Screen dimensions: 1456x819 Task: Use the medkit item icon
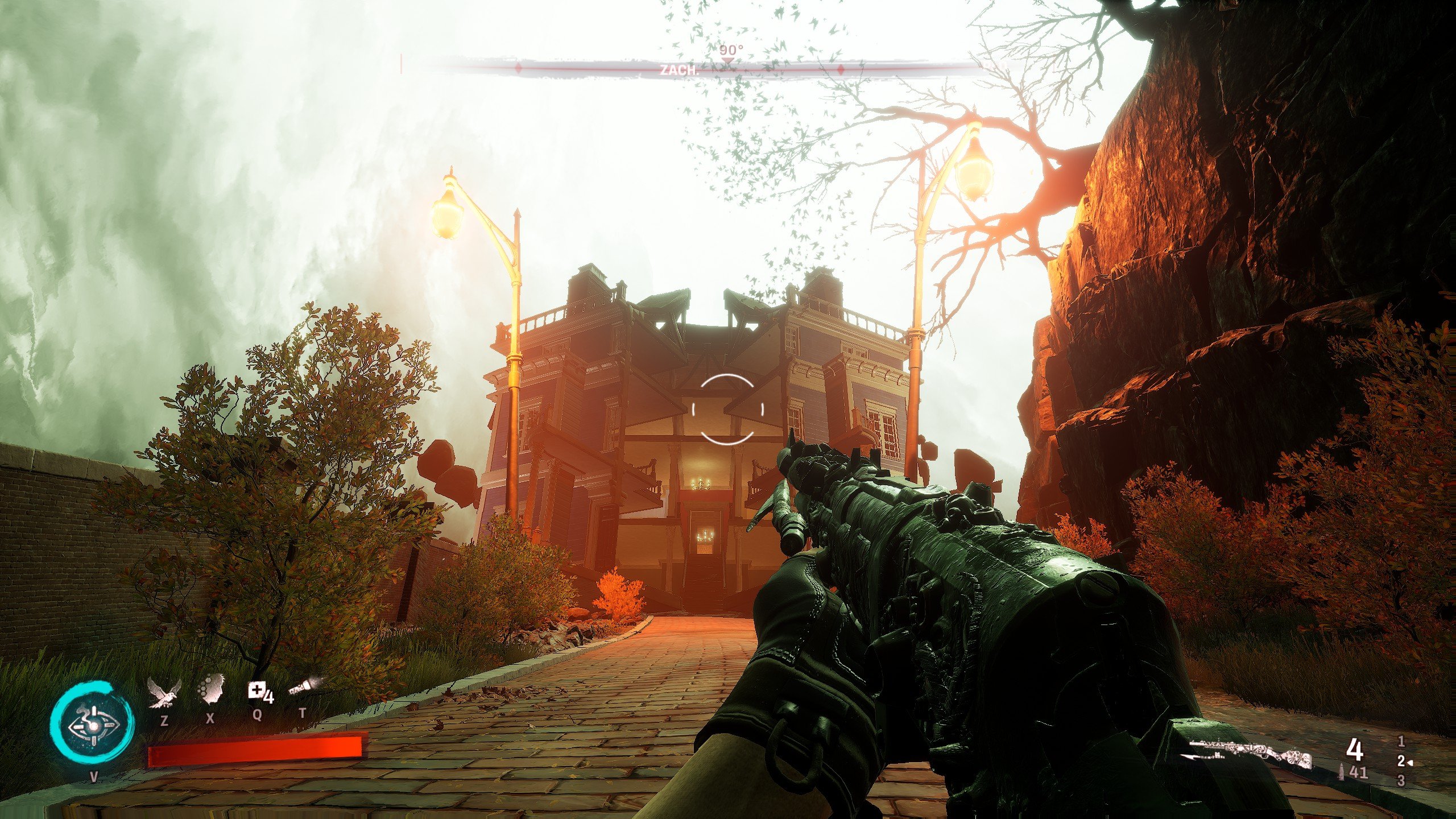pyautogui.click(x=260, y=692)
